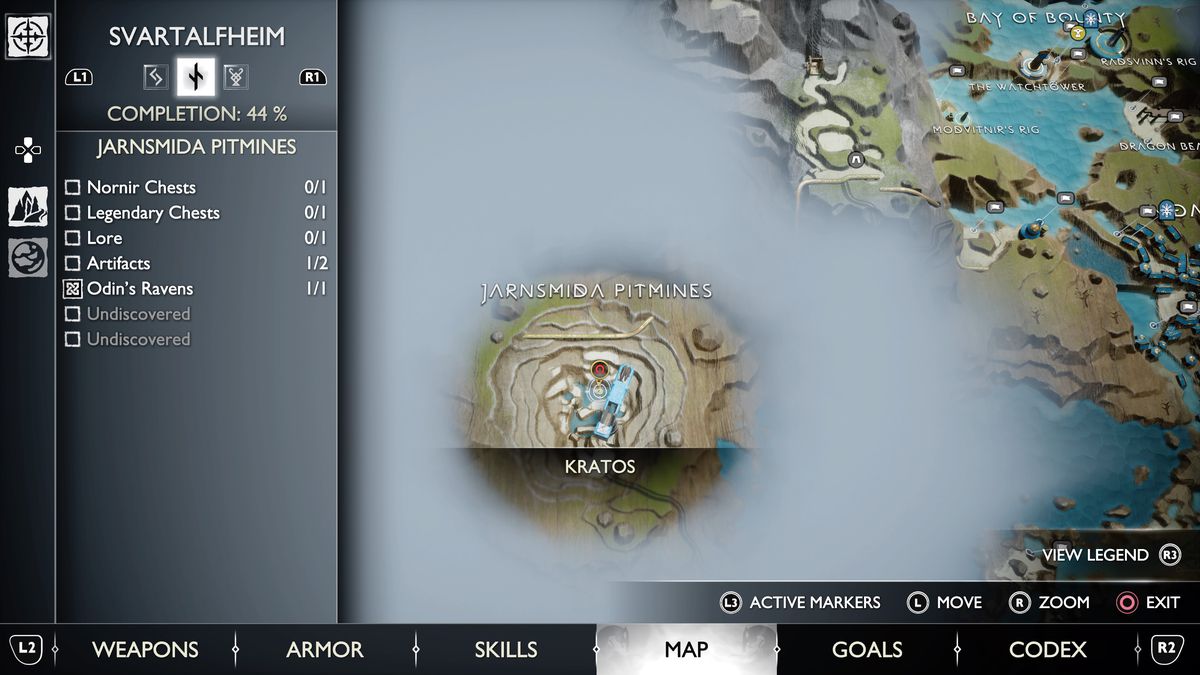Switch to the Codex tab
This screenshot has width=1200, height=675.
point(1047,650)
